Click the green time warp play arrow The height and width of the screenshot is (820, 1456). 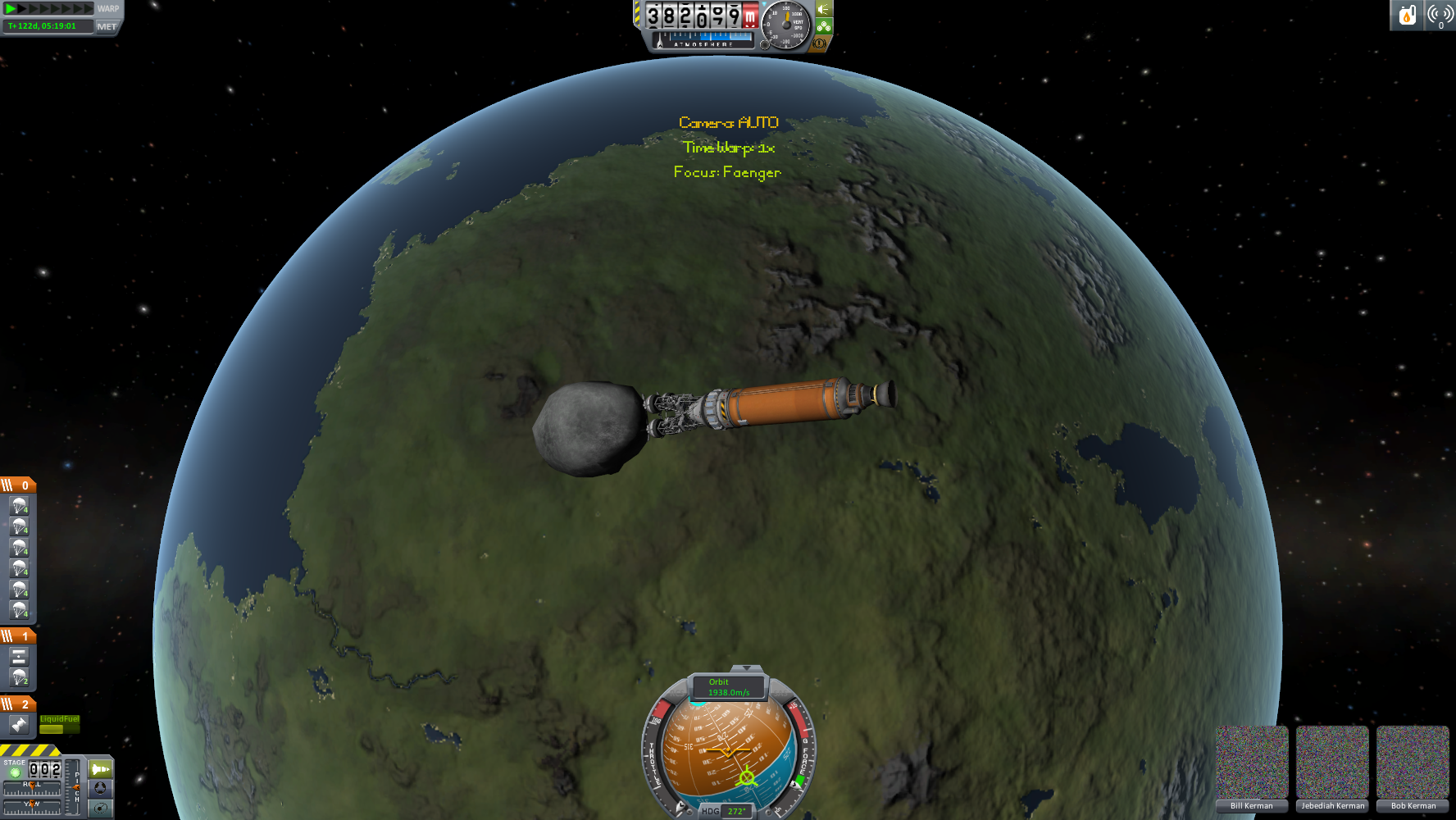(11, 8)
